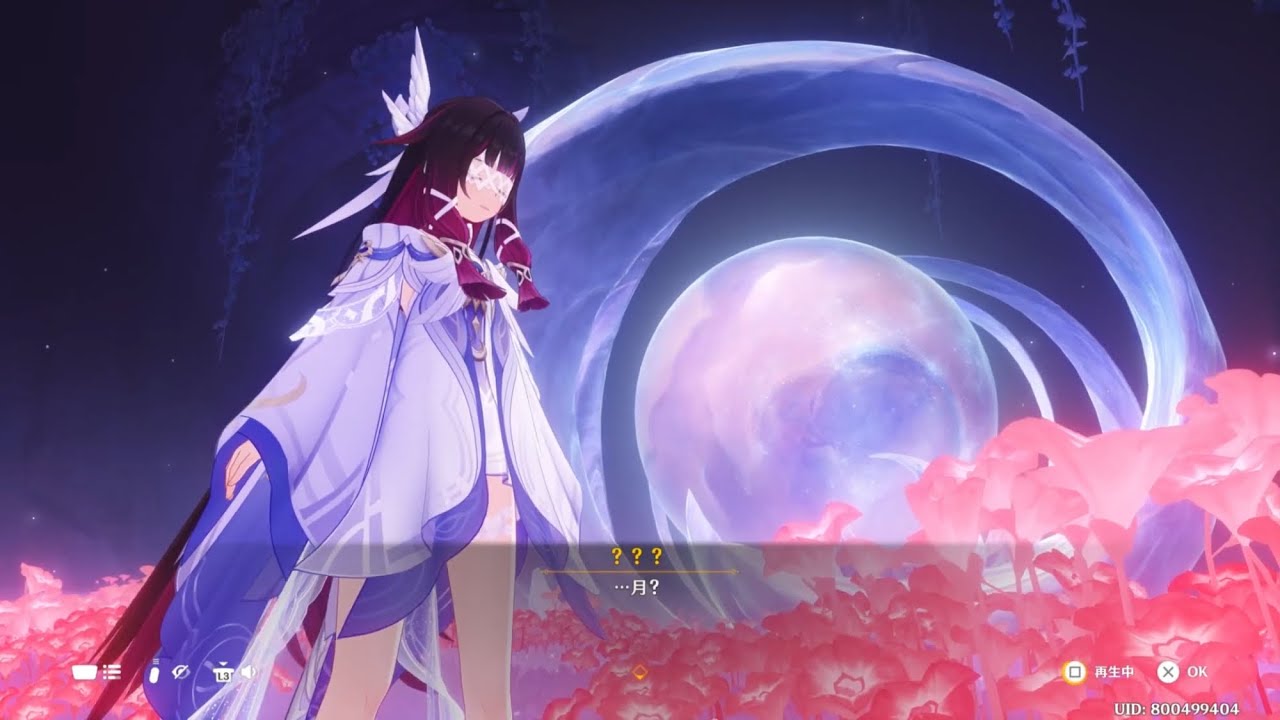Toggle the 再生中 auto-play label
1280x720 pixels.
coord(1113,672)
